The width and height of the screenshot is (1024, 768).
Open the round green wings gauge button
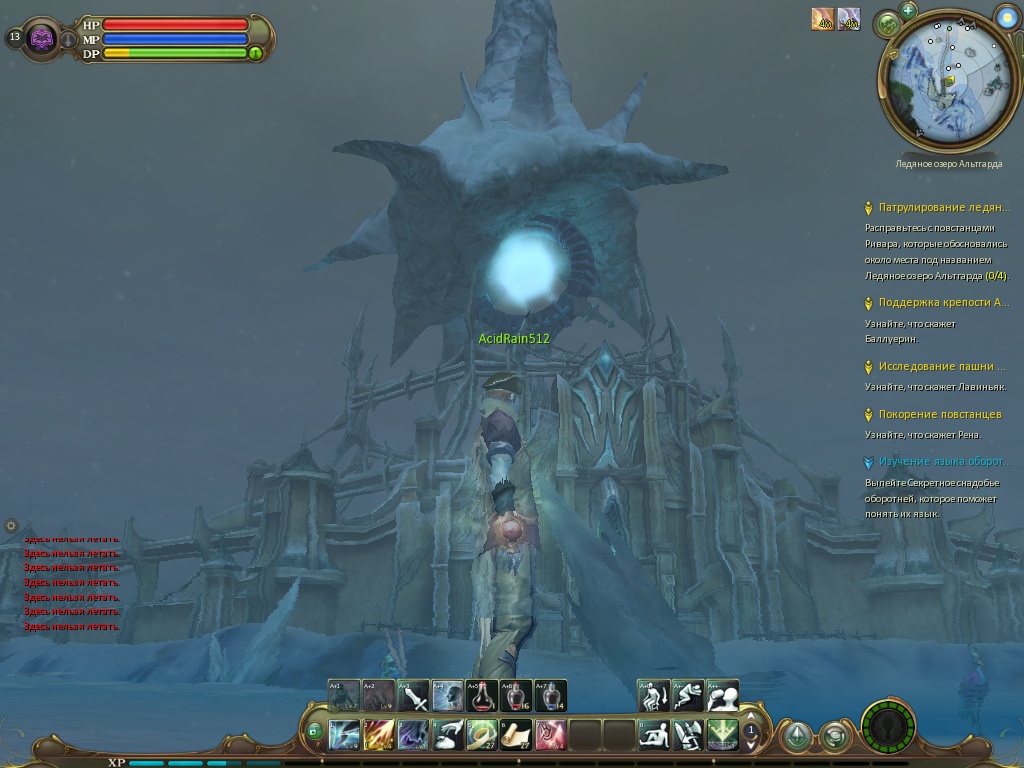coord(888,725)
